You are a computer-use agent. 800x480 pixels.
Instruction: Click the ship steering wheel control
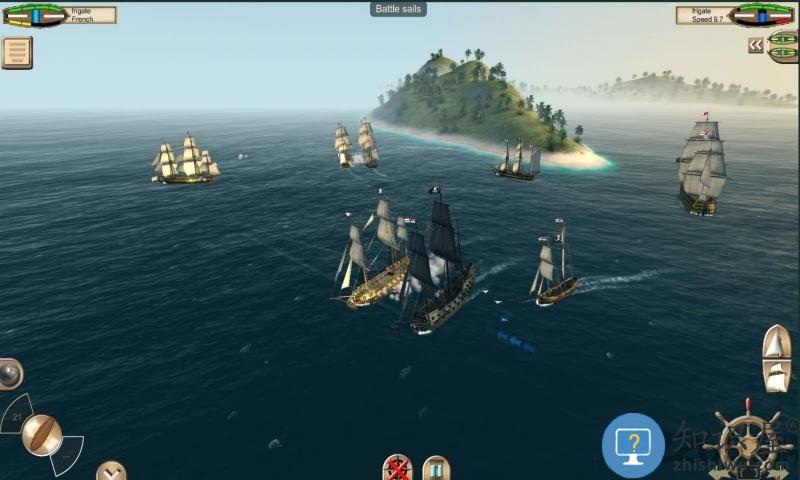pos(745,440)
